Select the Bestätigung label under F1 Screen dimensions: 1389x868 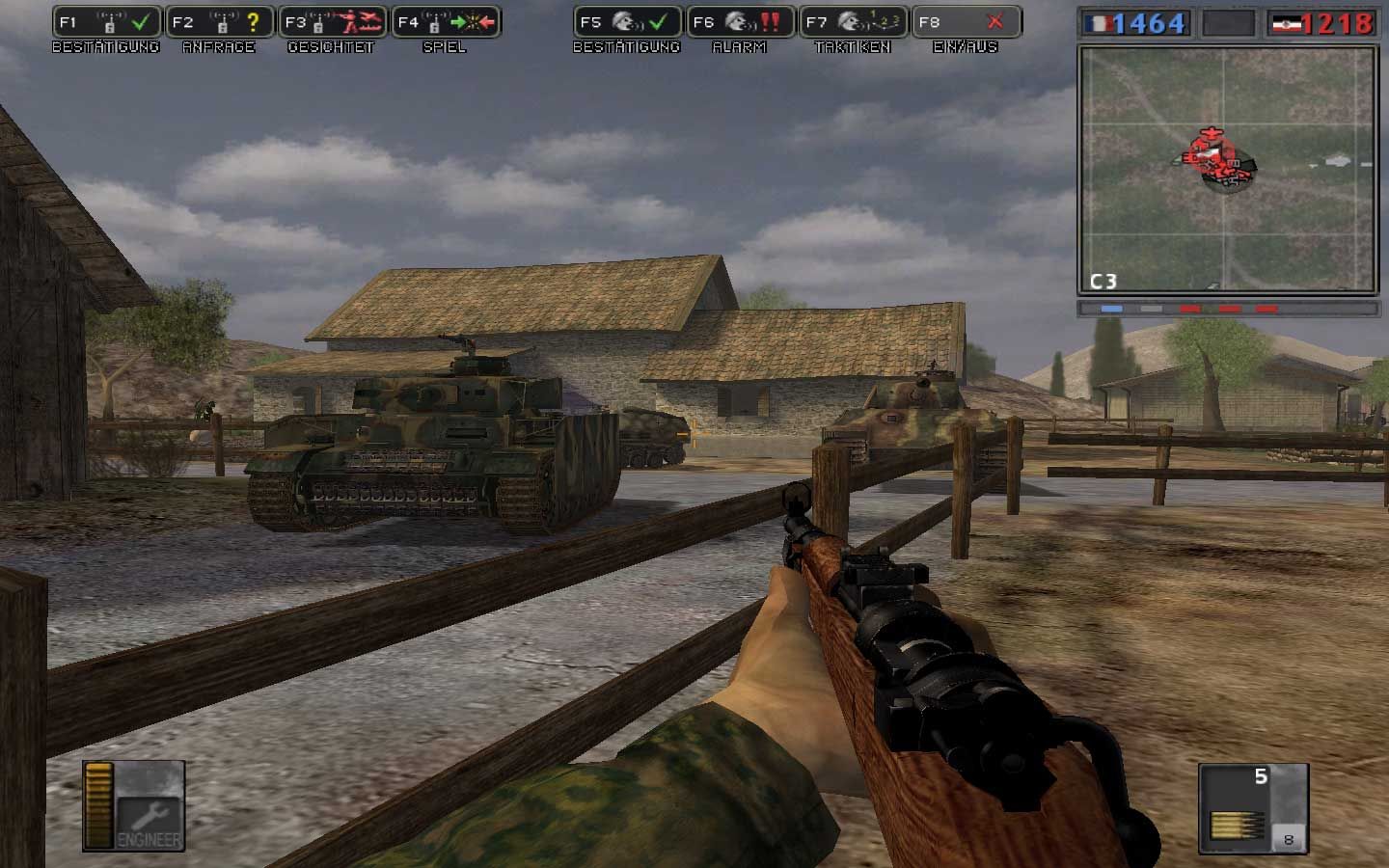108,46
